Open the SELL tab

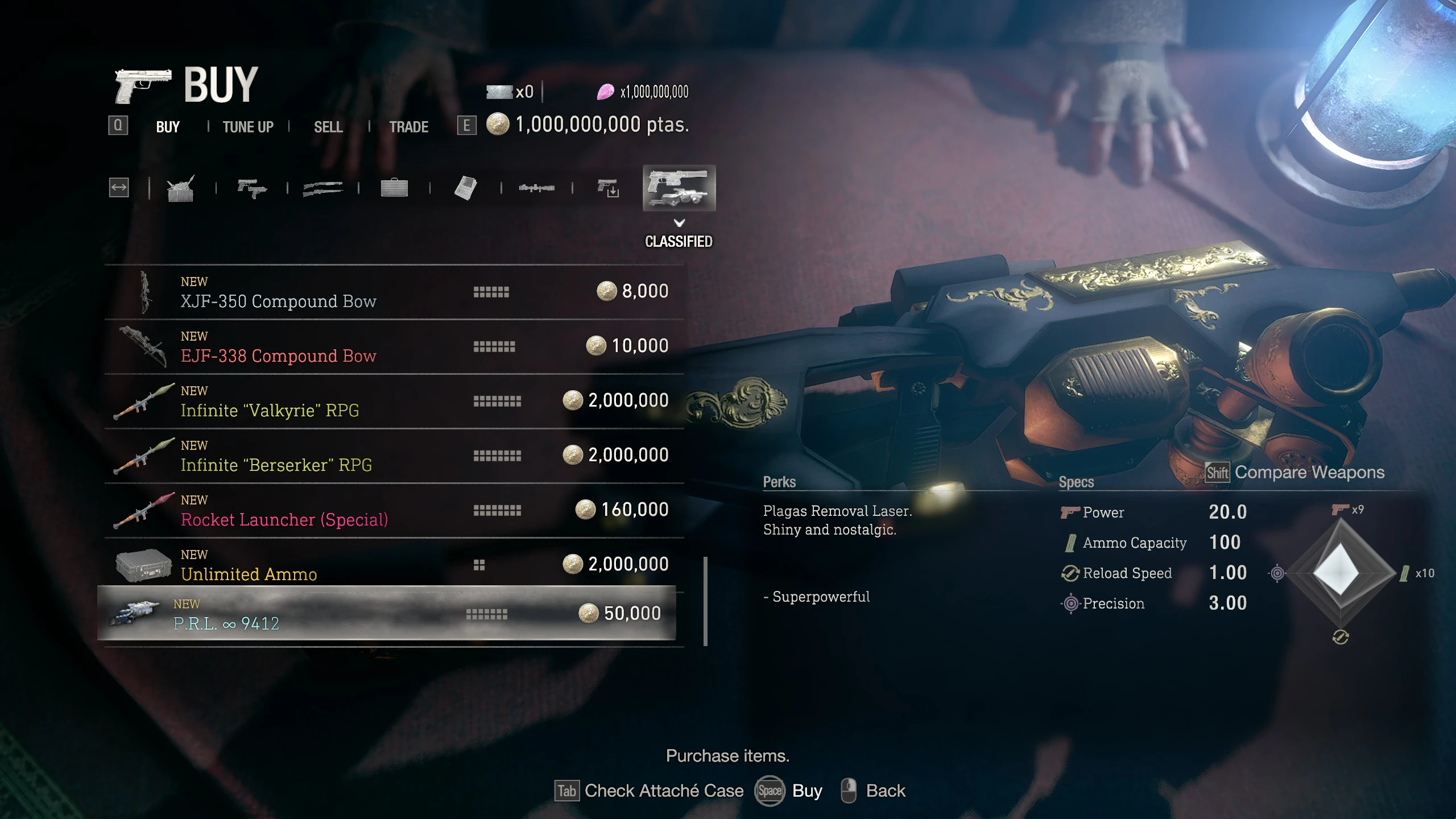coord(328,126)
